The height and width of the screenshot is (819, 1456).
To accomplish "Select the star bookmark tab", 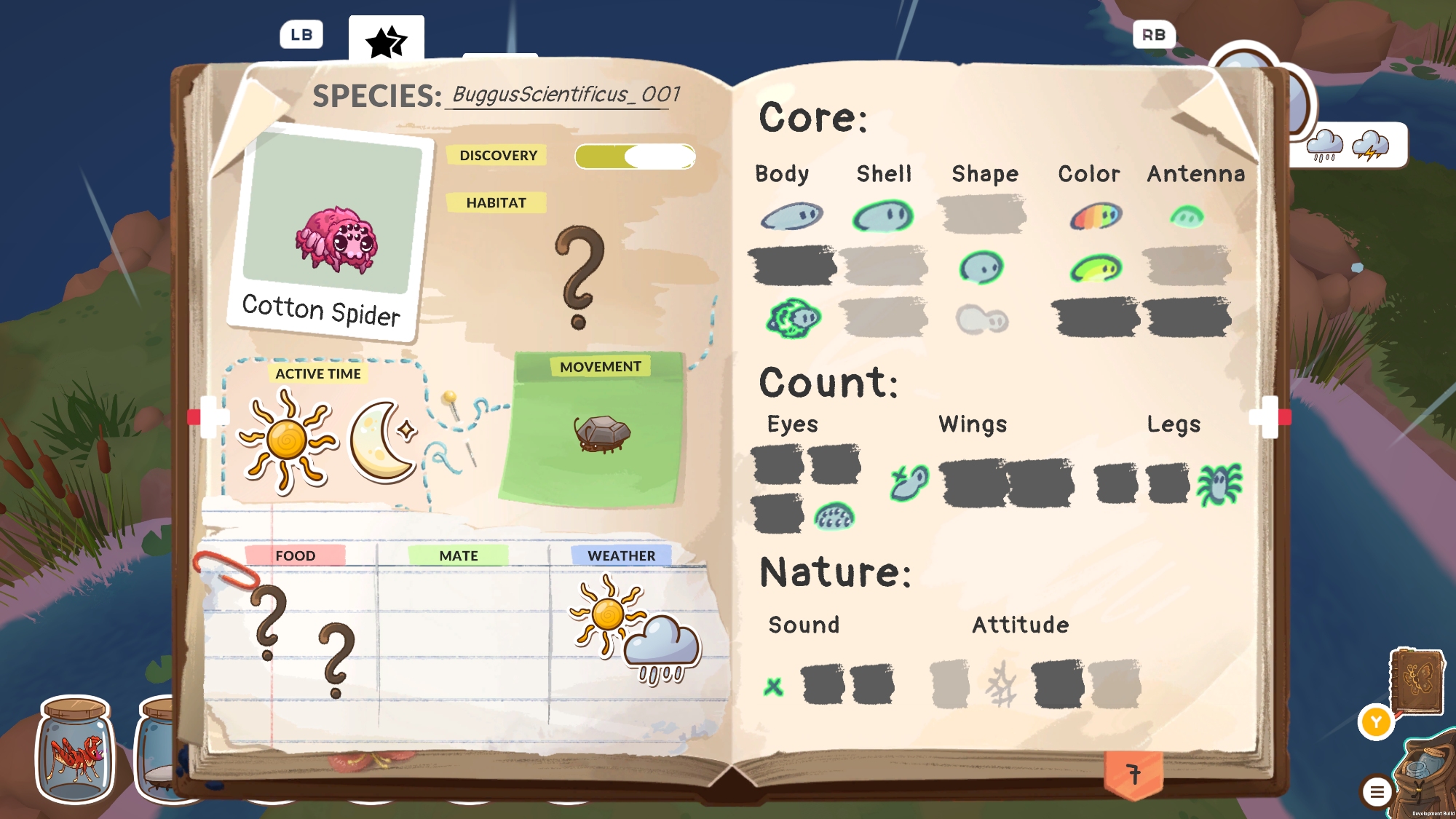I will (x=386, y=40).
